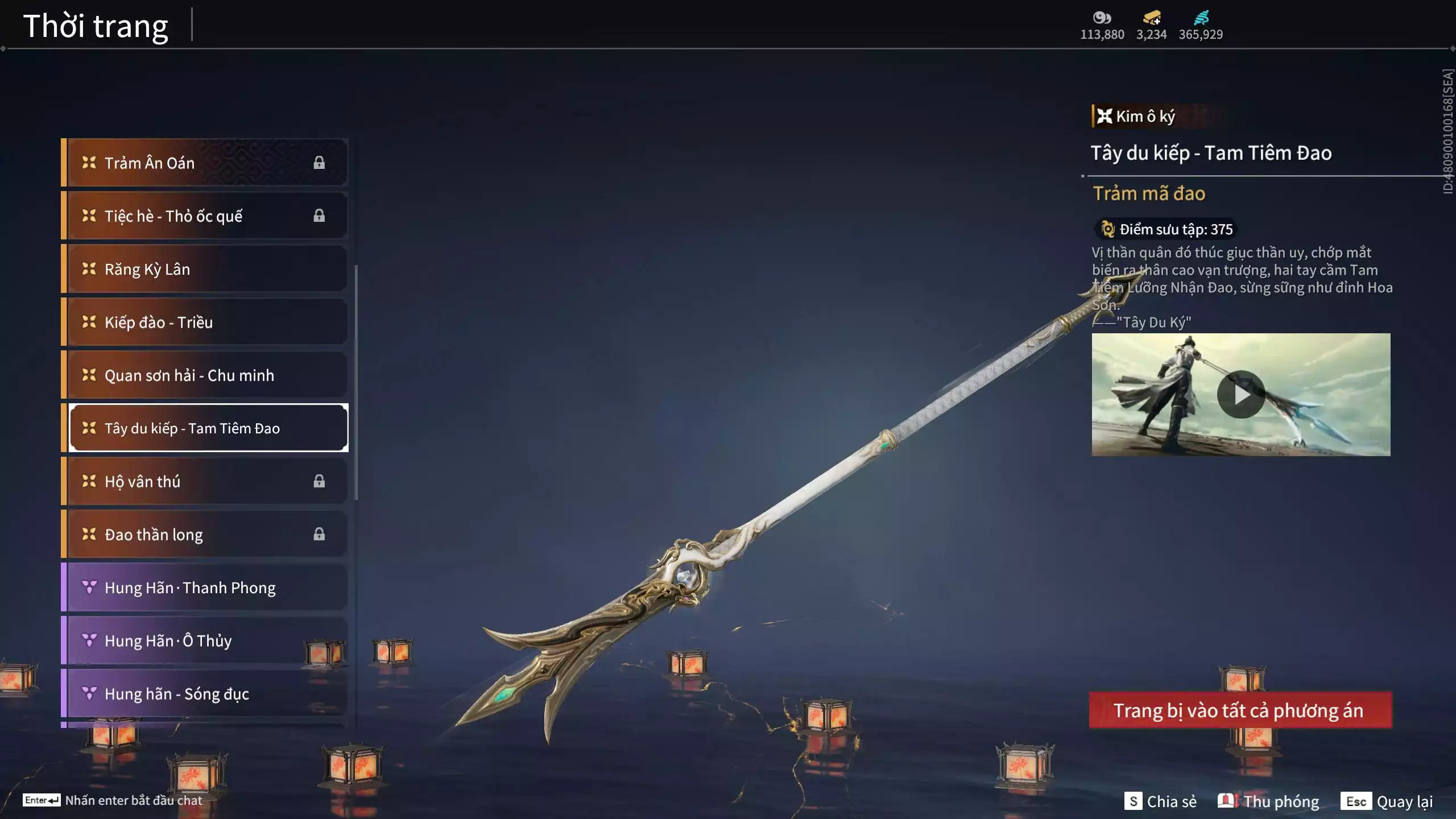
Task: Select Tây du kiếp - Tam Tiêm Đao entry
Action: pos(208,428)
